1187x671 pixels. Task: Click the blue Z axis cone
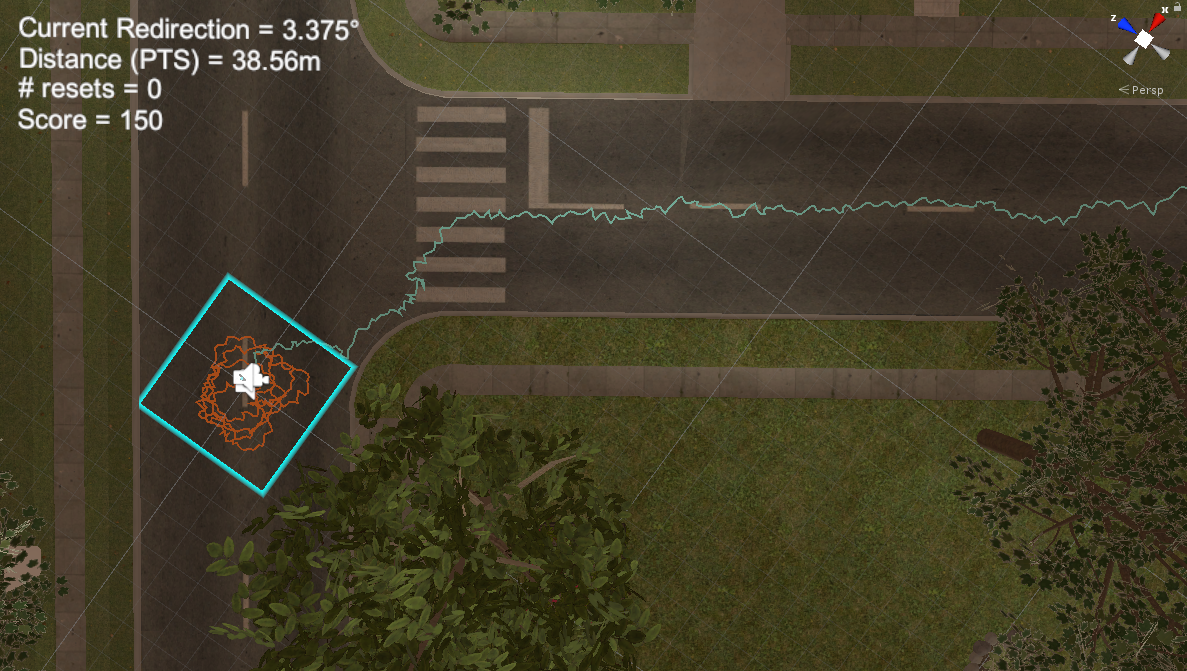[x=1127, y=25]
